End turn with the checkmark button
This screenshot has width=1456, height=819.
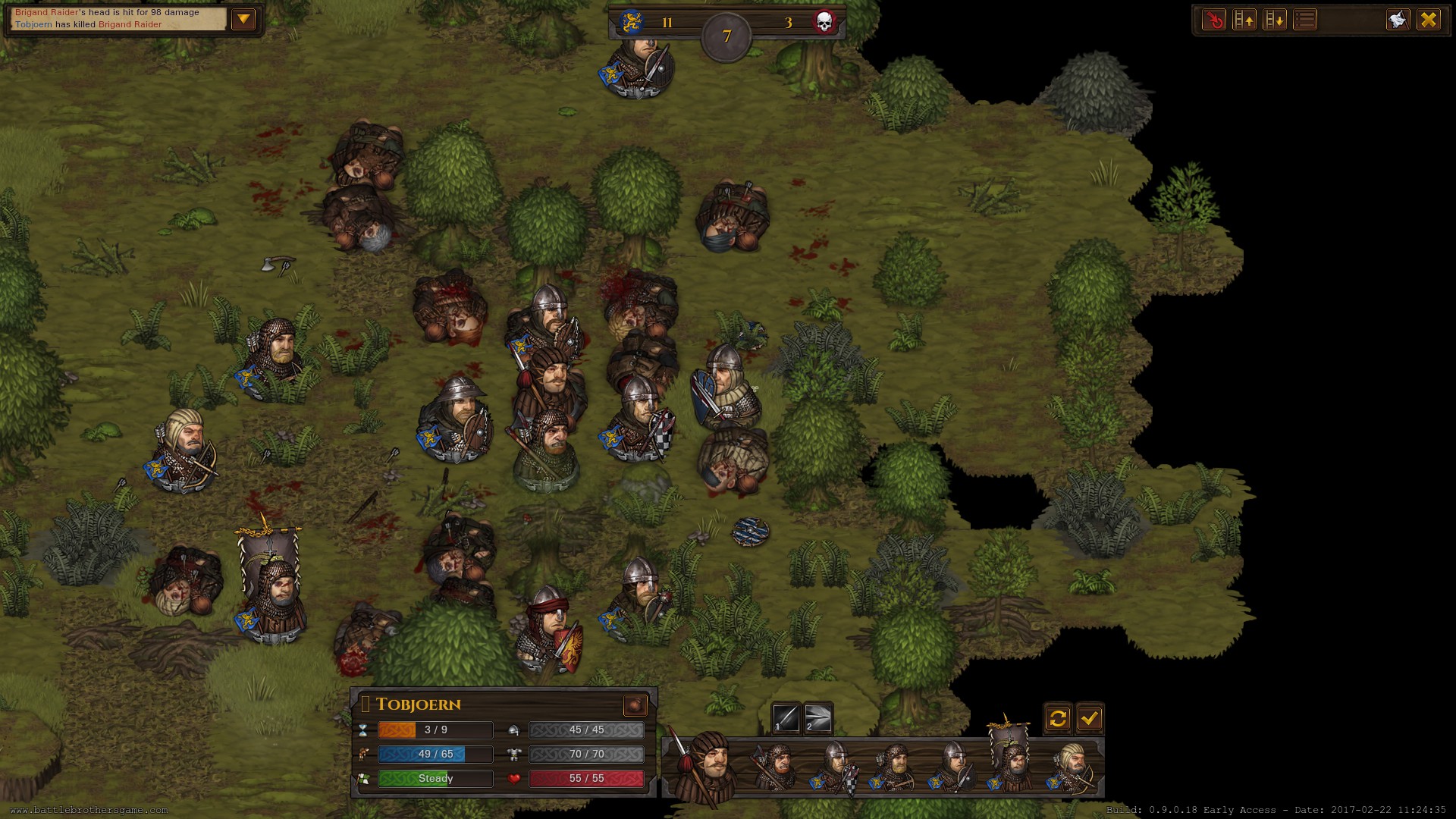click(1090, 718)
